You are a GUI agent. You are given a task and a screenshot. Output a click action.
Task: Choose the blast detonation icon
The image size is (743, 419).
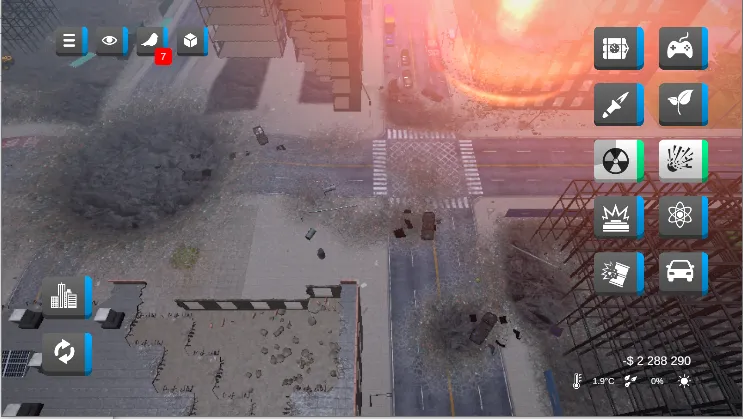tap(616, 216)
